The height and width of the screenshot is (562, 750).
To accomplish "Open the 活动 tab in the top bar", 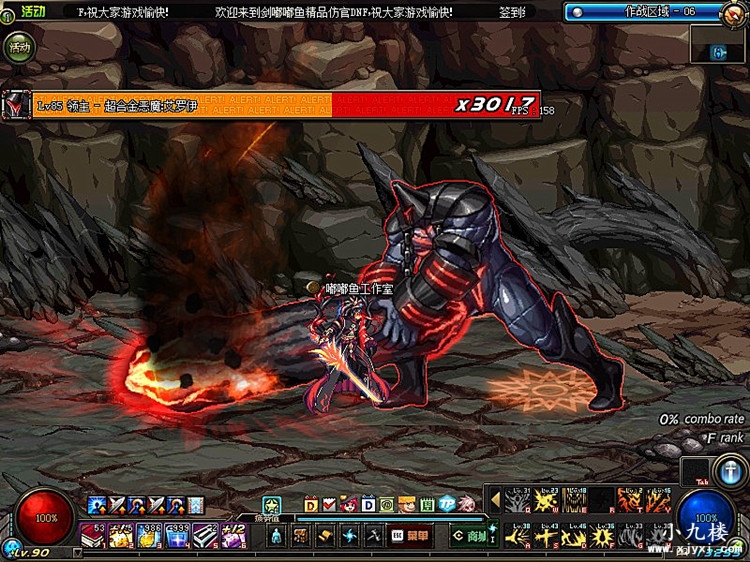I will click(x=31, y=11).
